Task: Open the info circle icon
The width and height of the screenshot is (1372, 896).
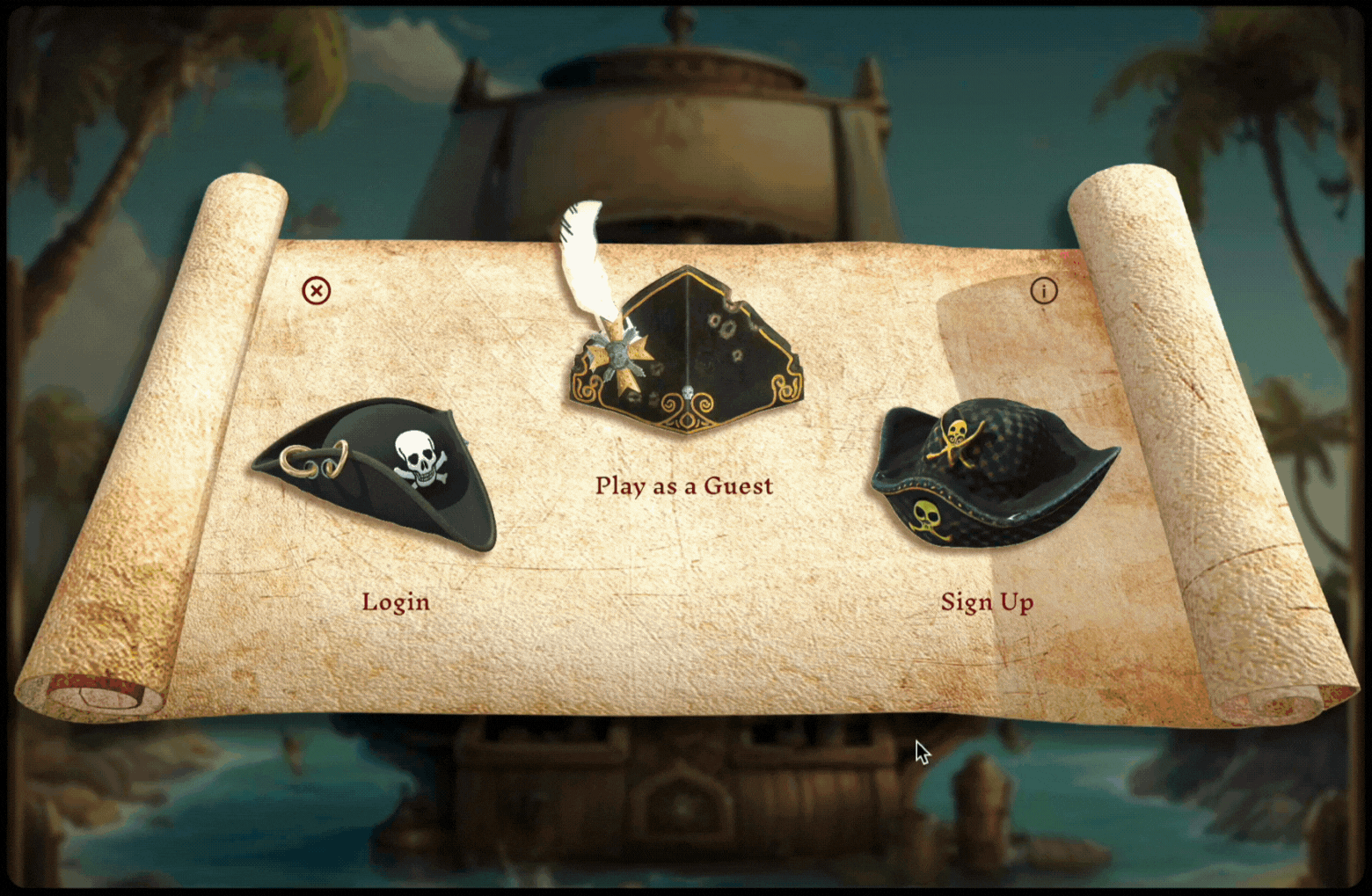Action: [1044, 290]
